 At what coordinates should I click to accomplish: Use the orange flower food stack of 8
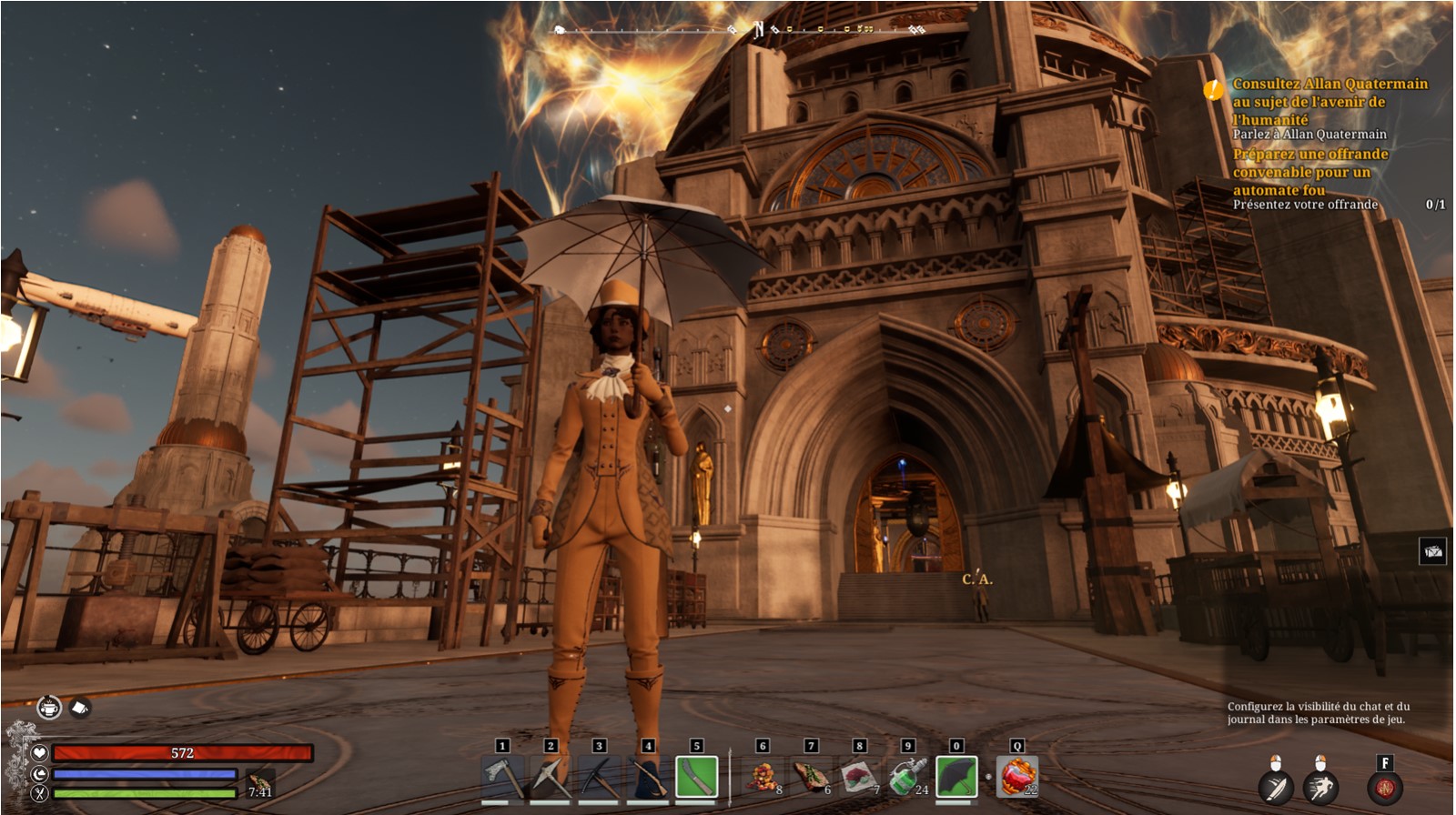pos(763,778)
